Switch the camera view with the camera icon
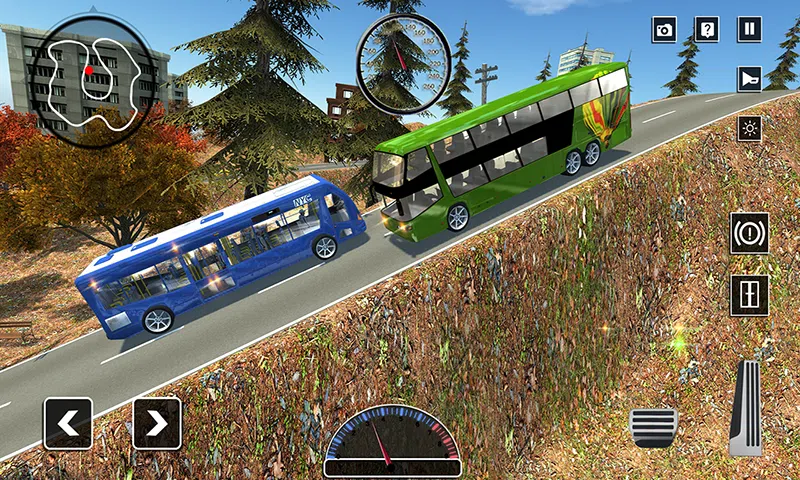Screen dimensions: 800x480 point(665,29)
